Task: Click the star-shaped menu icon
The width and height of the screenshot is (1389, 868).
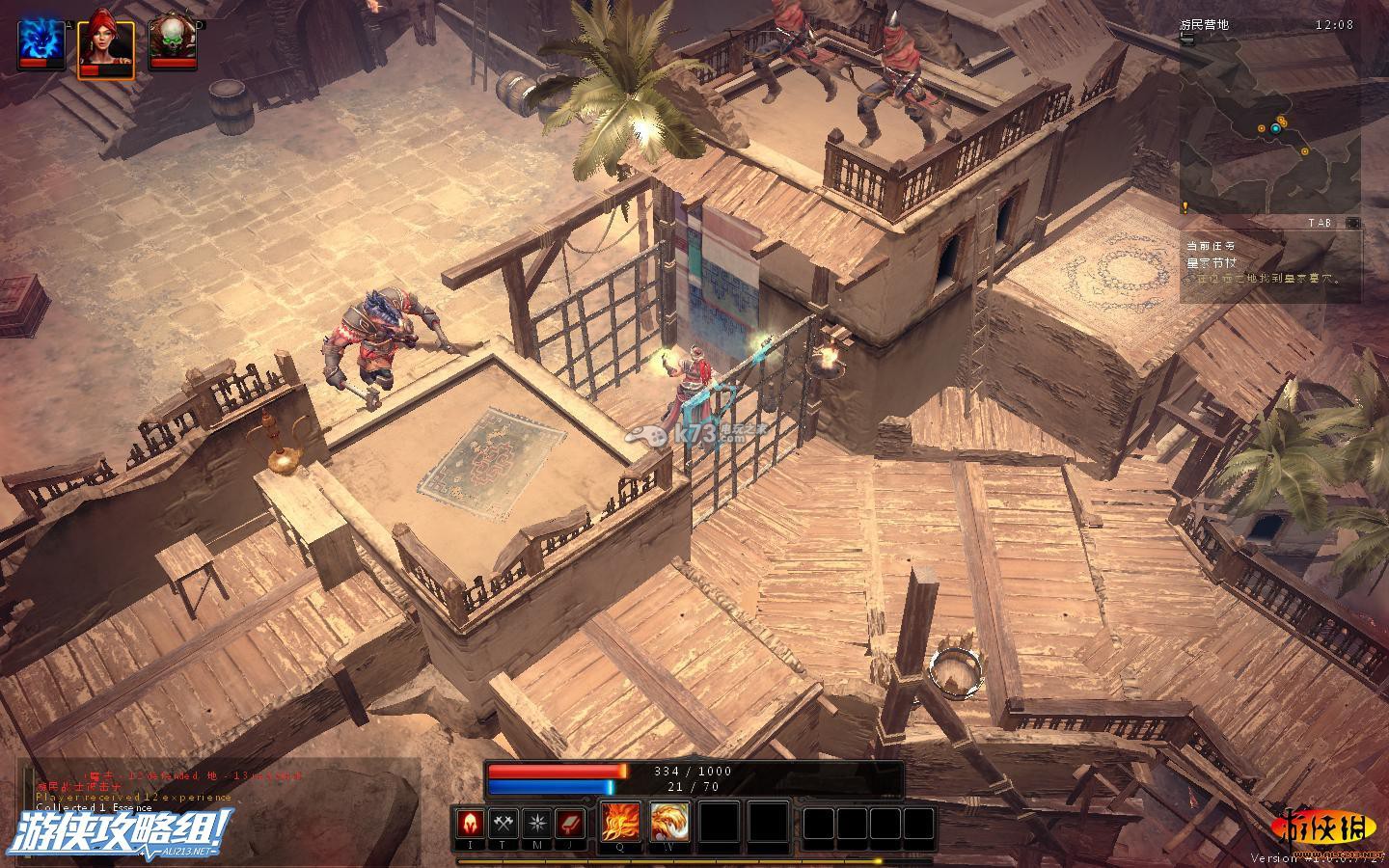Action: tap(537, 824)
